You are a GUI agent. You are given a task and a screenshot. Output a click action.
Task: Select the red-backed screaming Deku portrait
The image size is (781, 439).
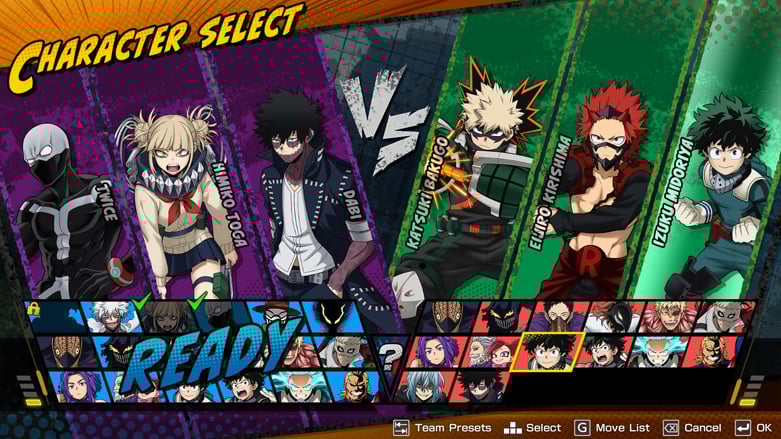pos(602,352)
